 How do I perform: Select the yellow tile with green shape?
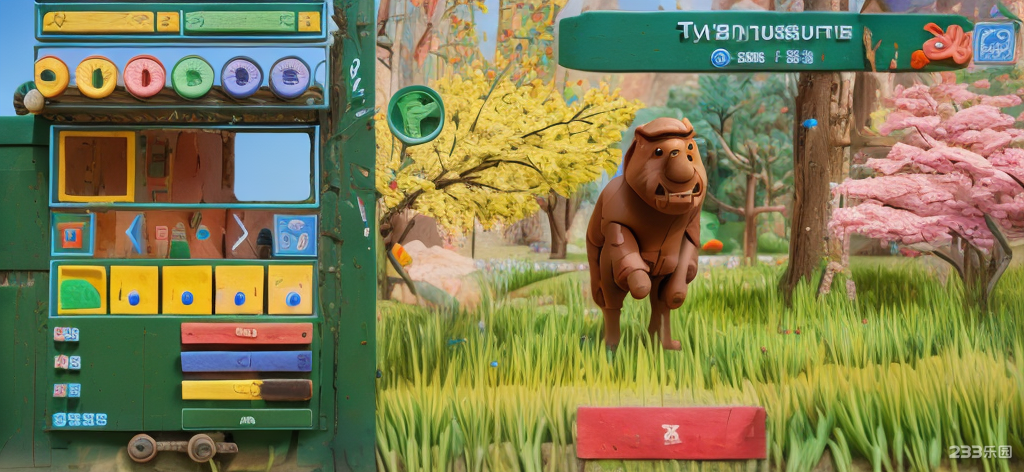coord(82,290)
